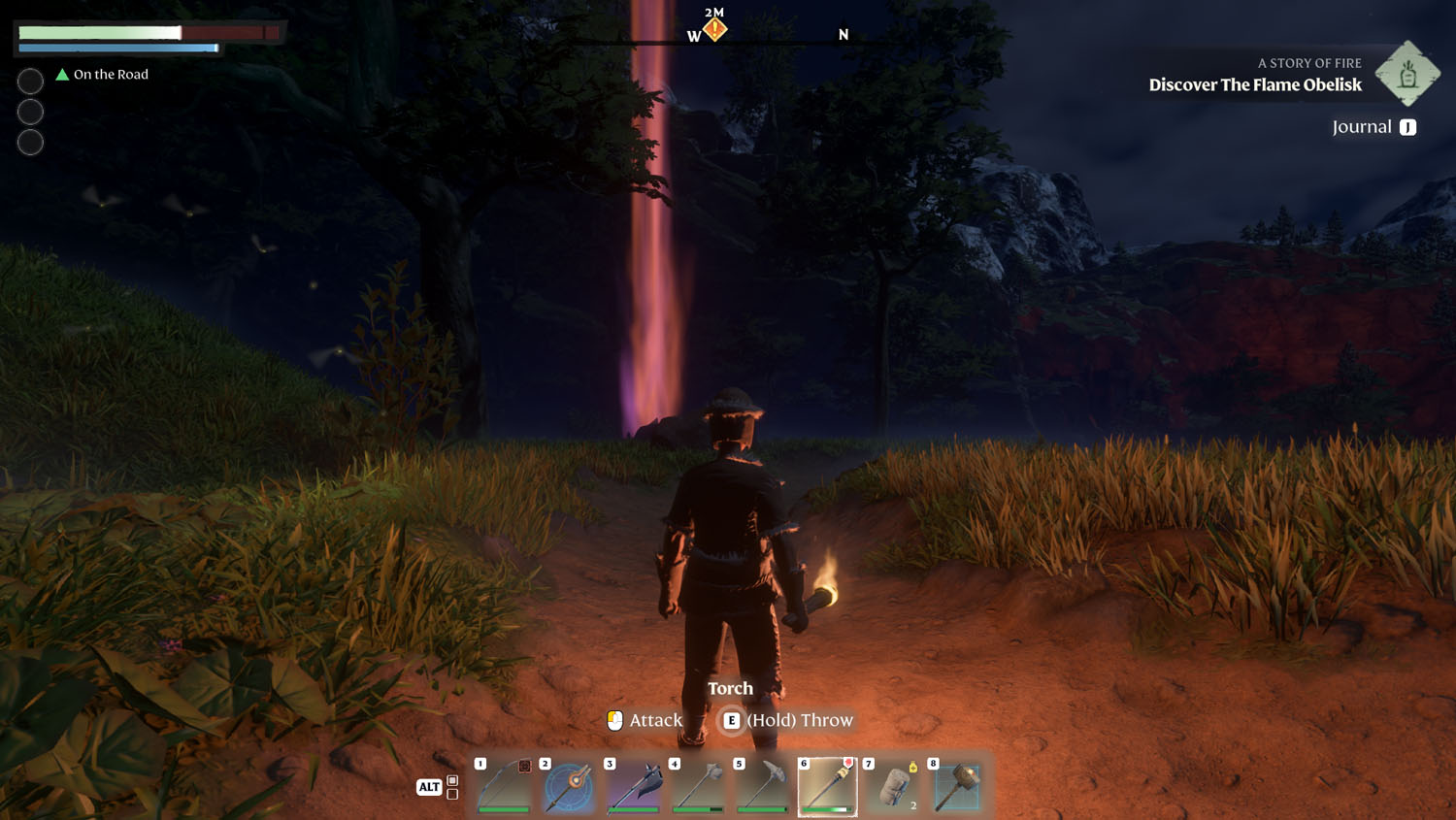Open the Journal

point(1373,127)
